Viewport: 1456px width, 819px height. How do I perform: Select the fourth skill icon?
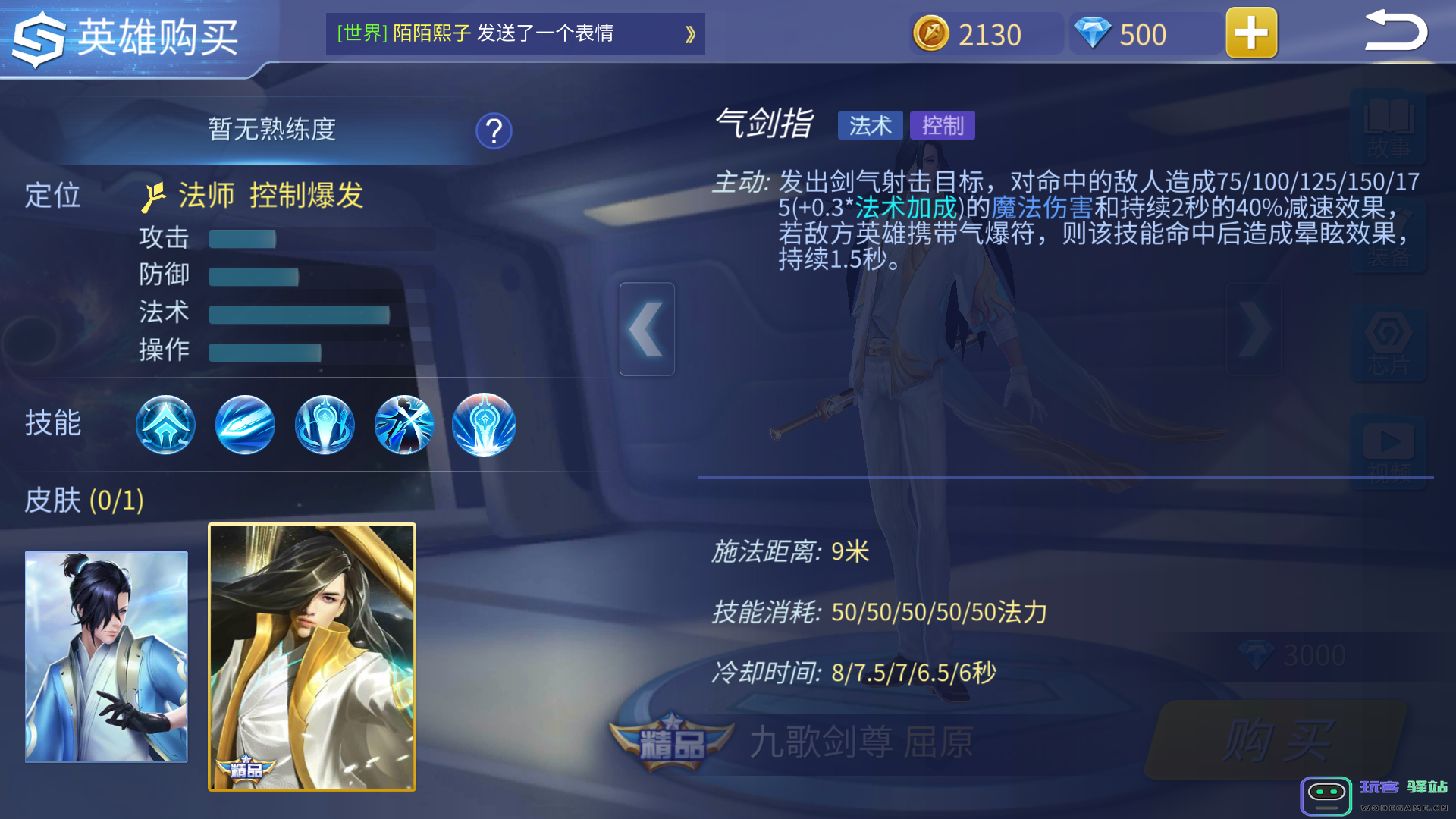pos(404,425)
